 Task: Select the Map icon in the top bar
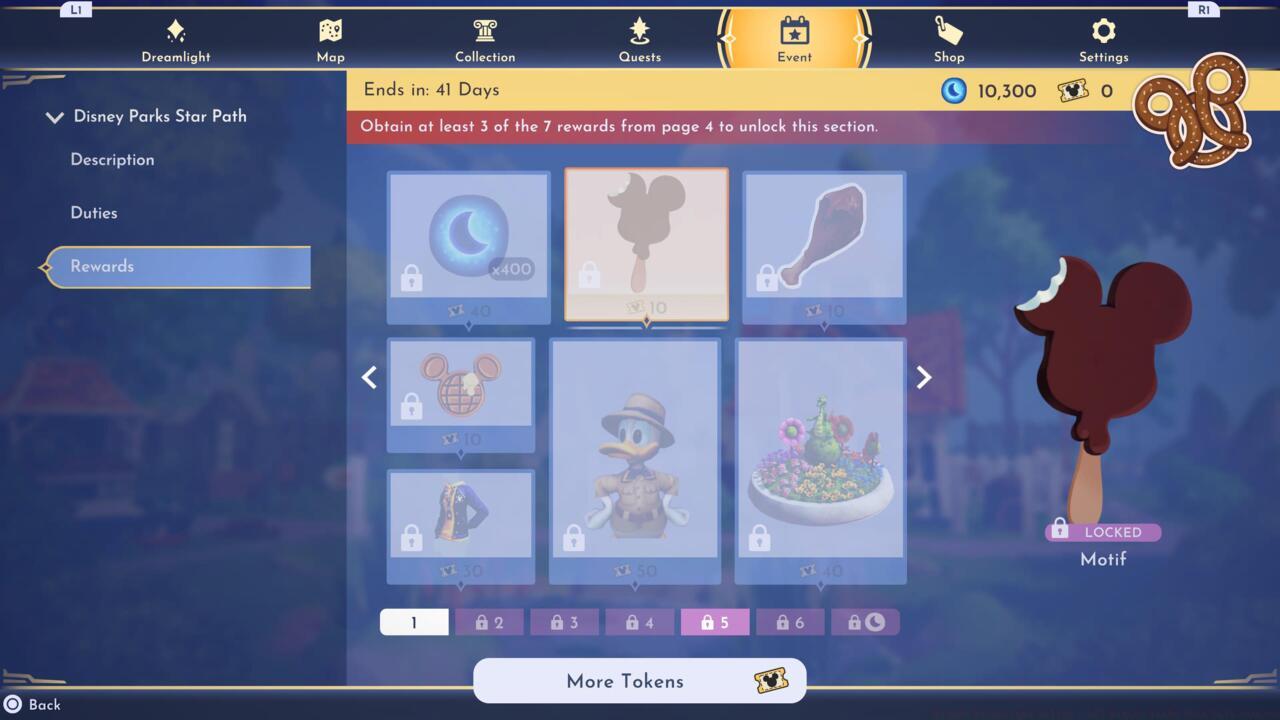tap(330, 32)
